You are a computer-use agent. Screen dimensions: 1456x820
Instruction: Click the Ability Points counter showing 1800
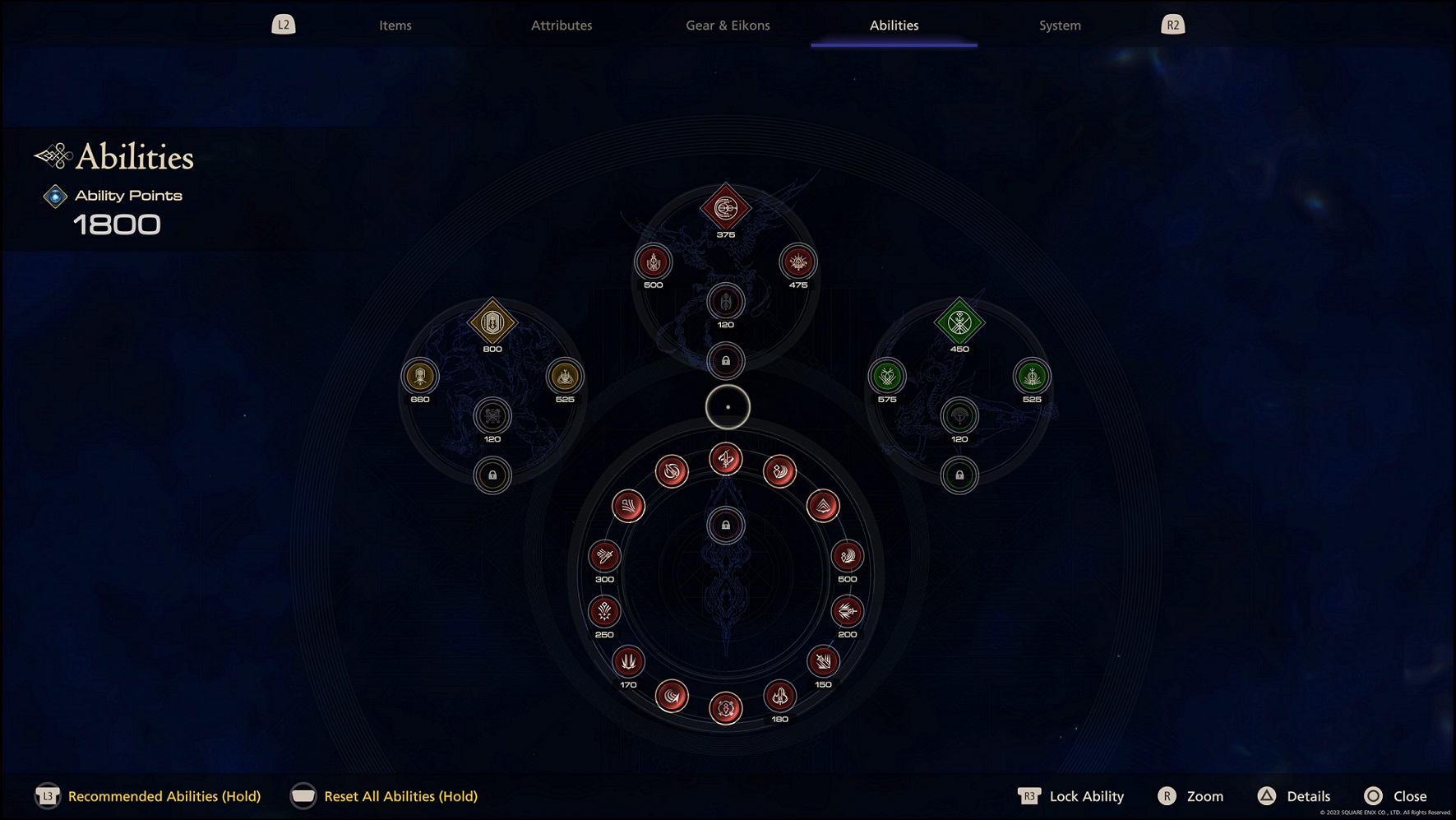click(x=116, y=223)
